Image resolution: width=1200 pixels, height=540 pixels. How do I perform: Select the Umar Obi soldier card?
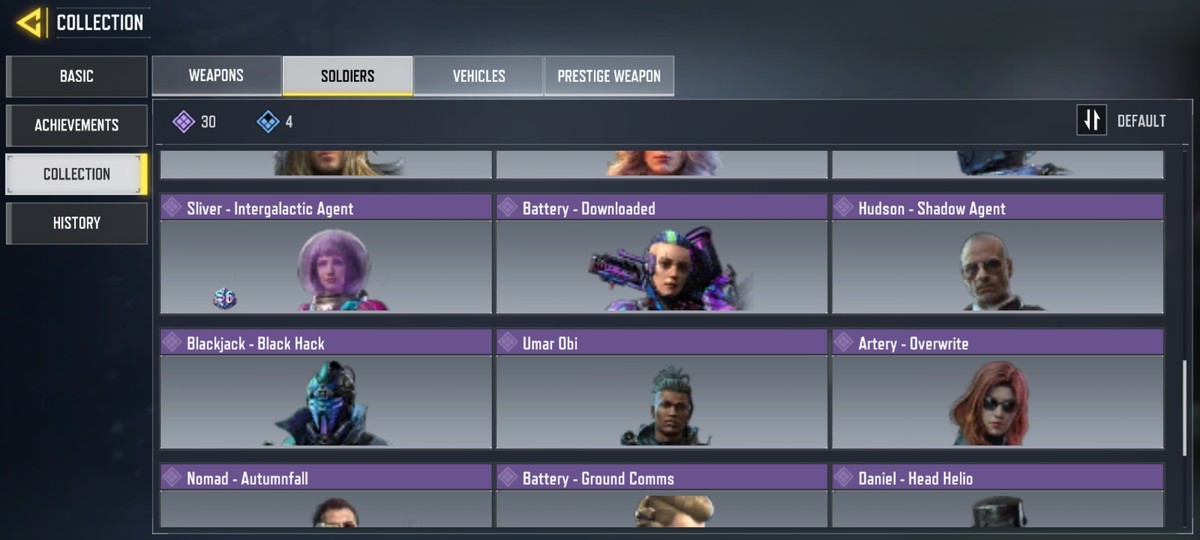click(x=662, y=390)
